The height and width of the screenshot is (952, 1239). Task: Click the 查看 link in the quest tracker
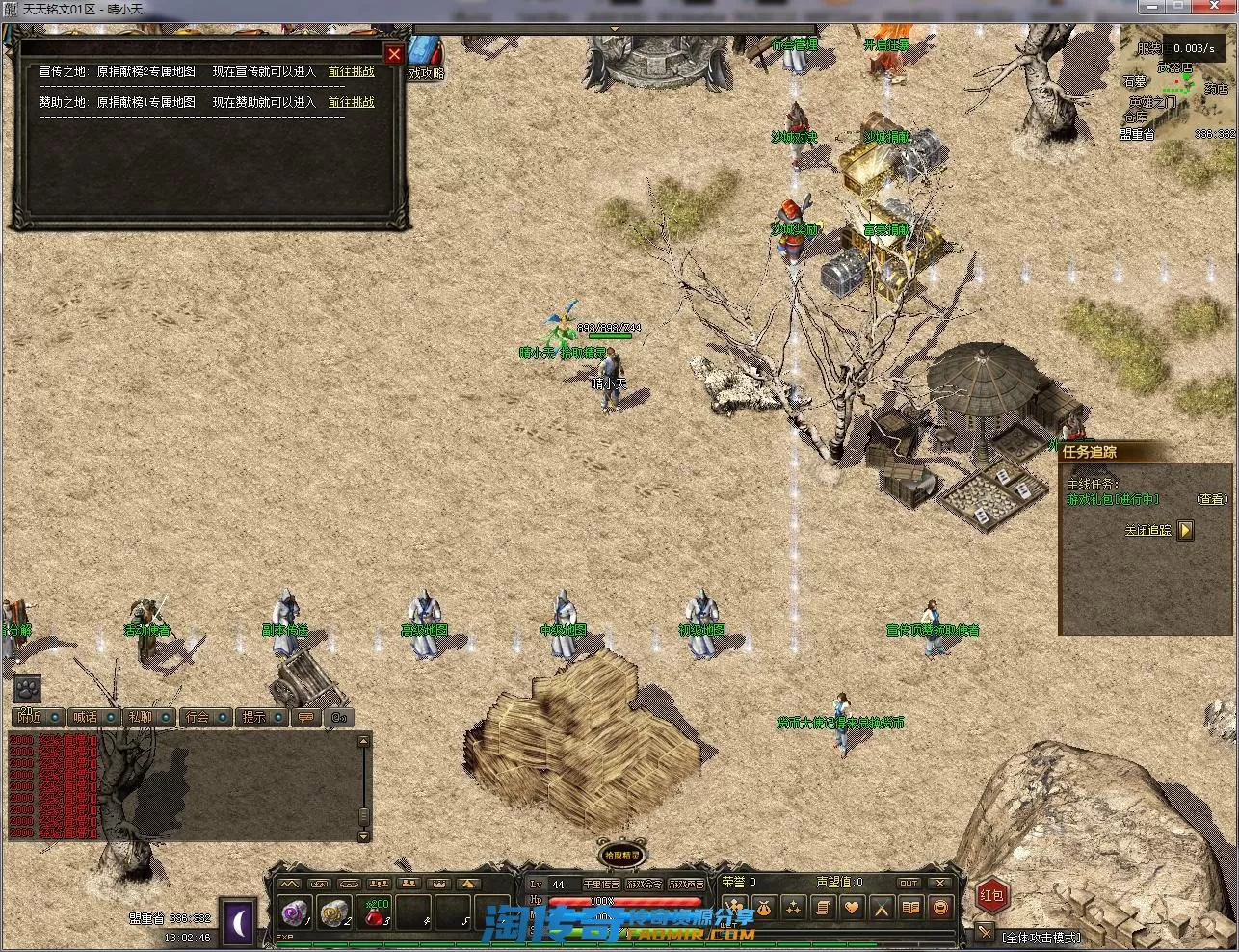[1212, 499]
